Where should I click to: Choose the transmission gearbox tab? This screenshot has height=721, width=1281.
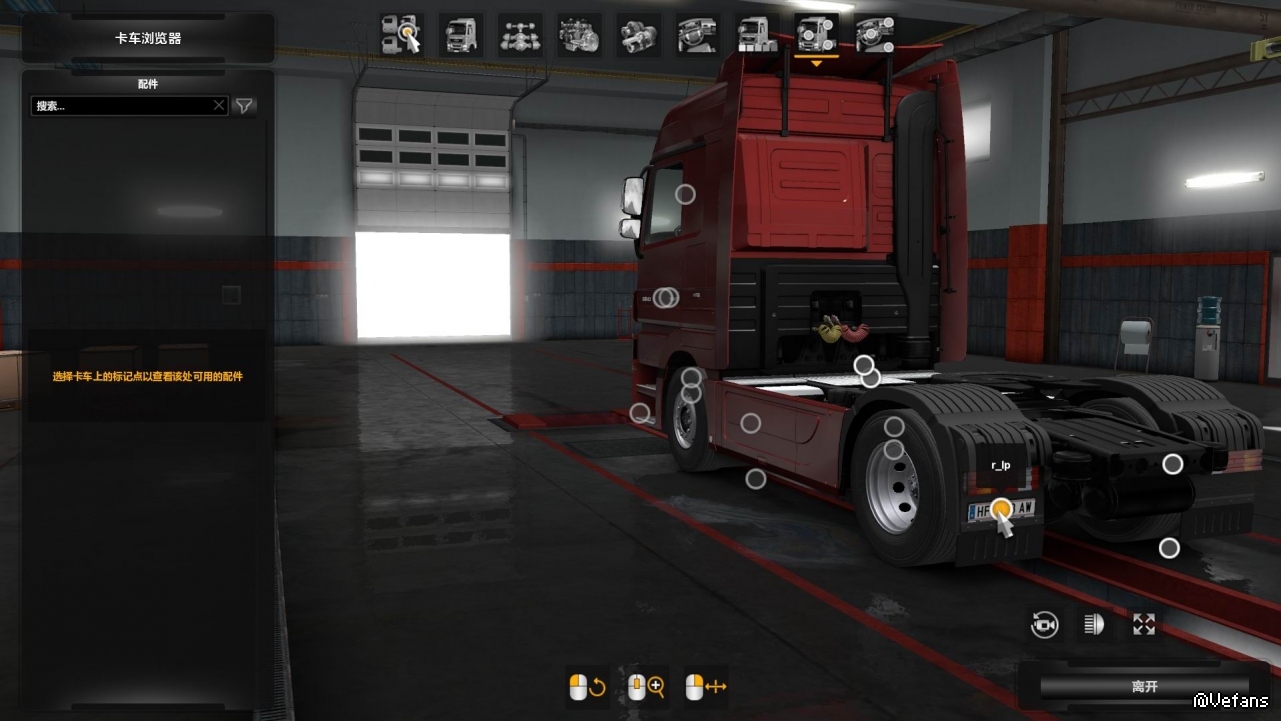coord(638,35)
